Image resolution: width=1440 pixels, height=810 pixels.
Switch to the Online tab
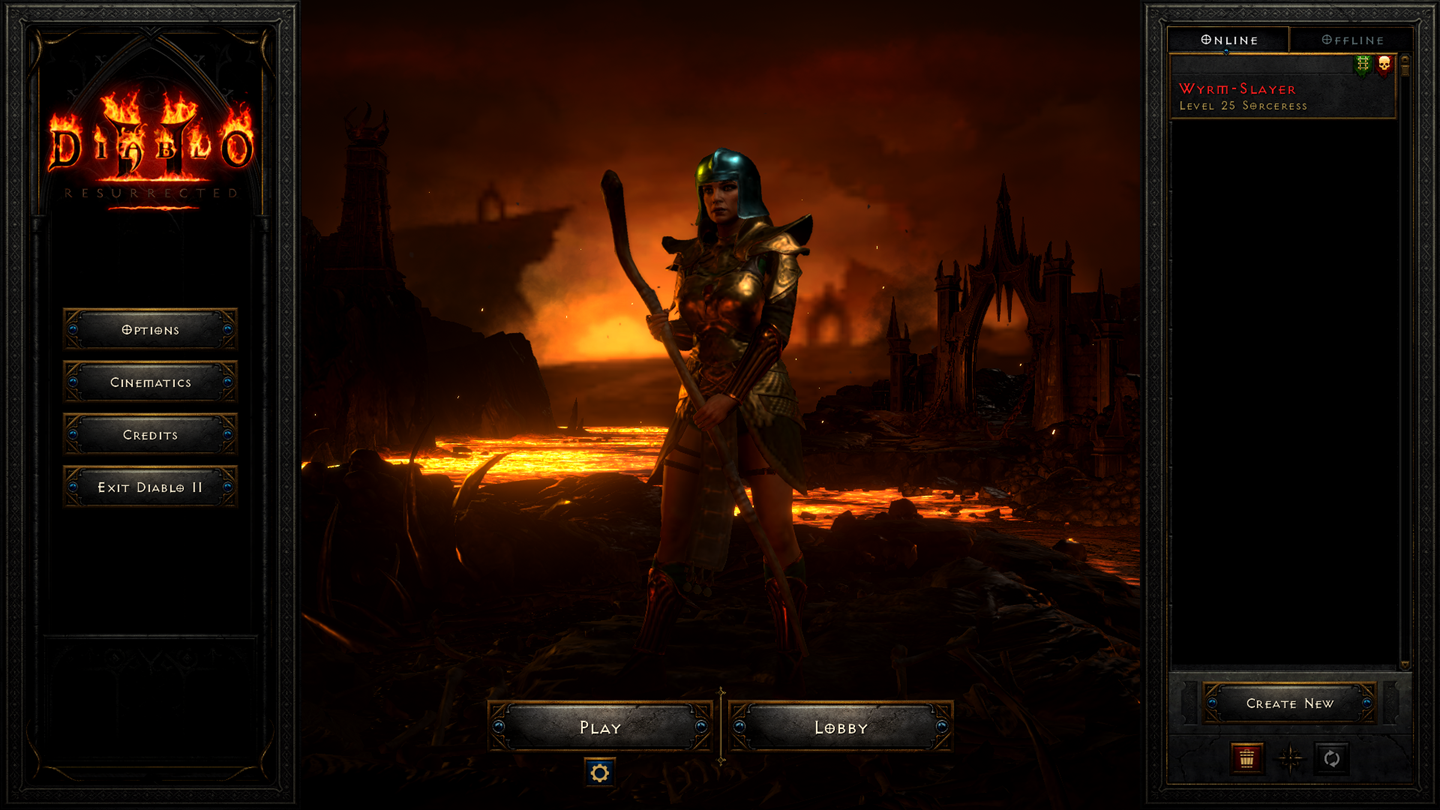(1229, 40)
